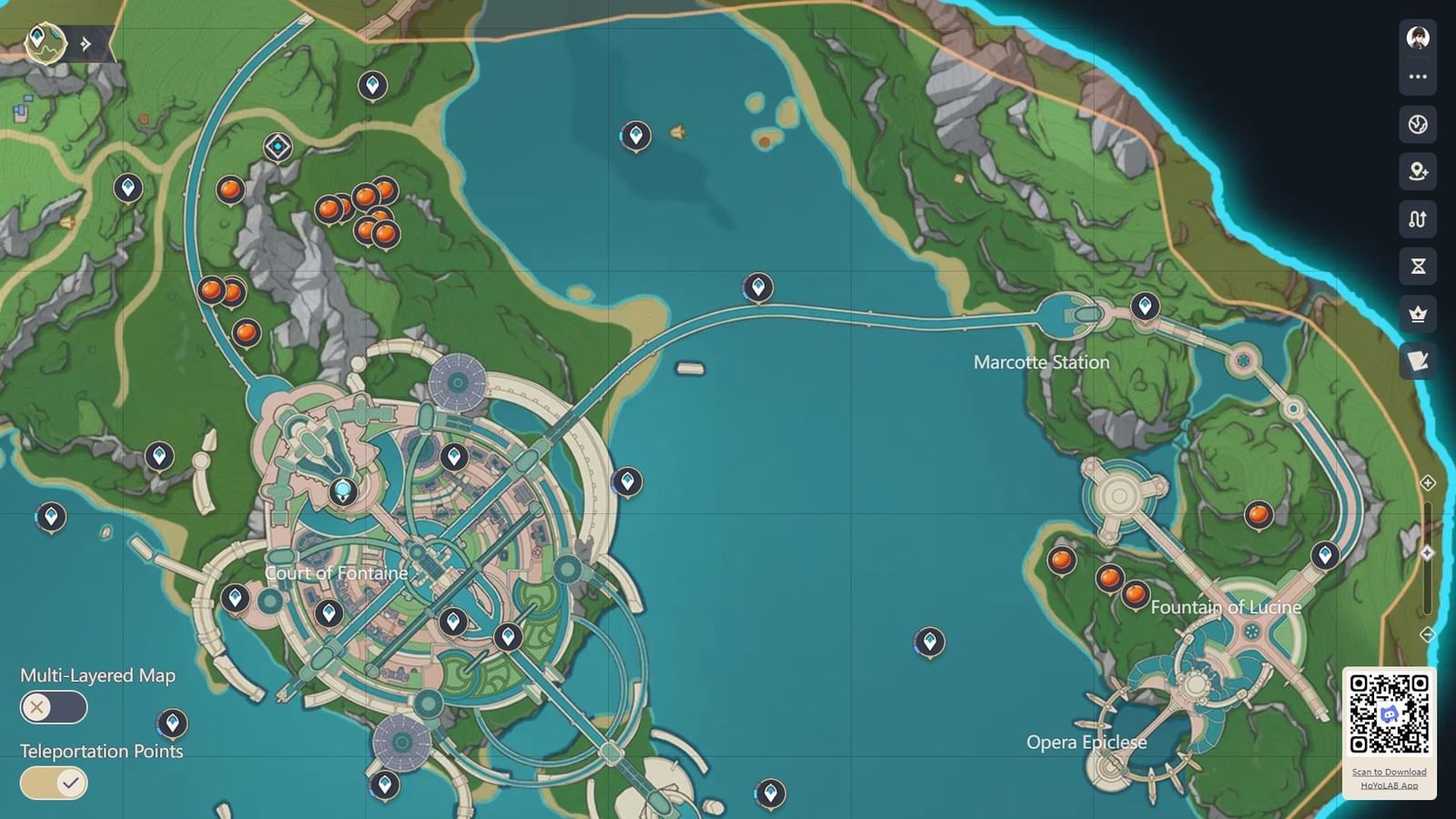The height and width of the screenshot is (819, 1456).
Task: Select an orange fruit marker near Fountain of Lucine
Action: coord(1108,576)
